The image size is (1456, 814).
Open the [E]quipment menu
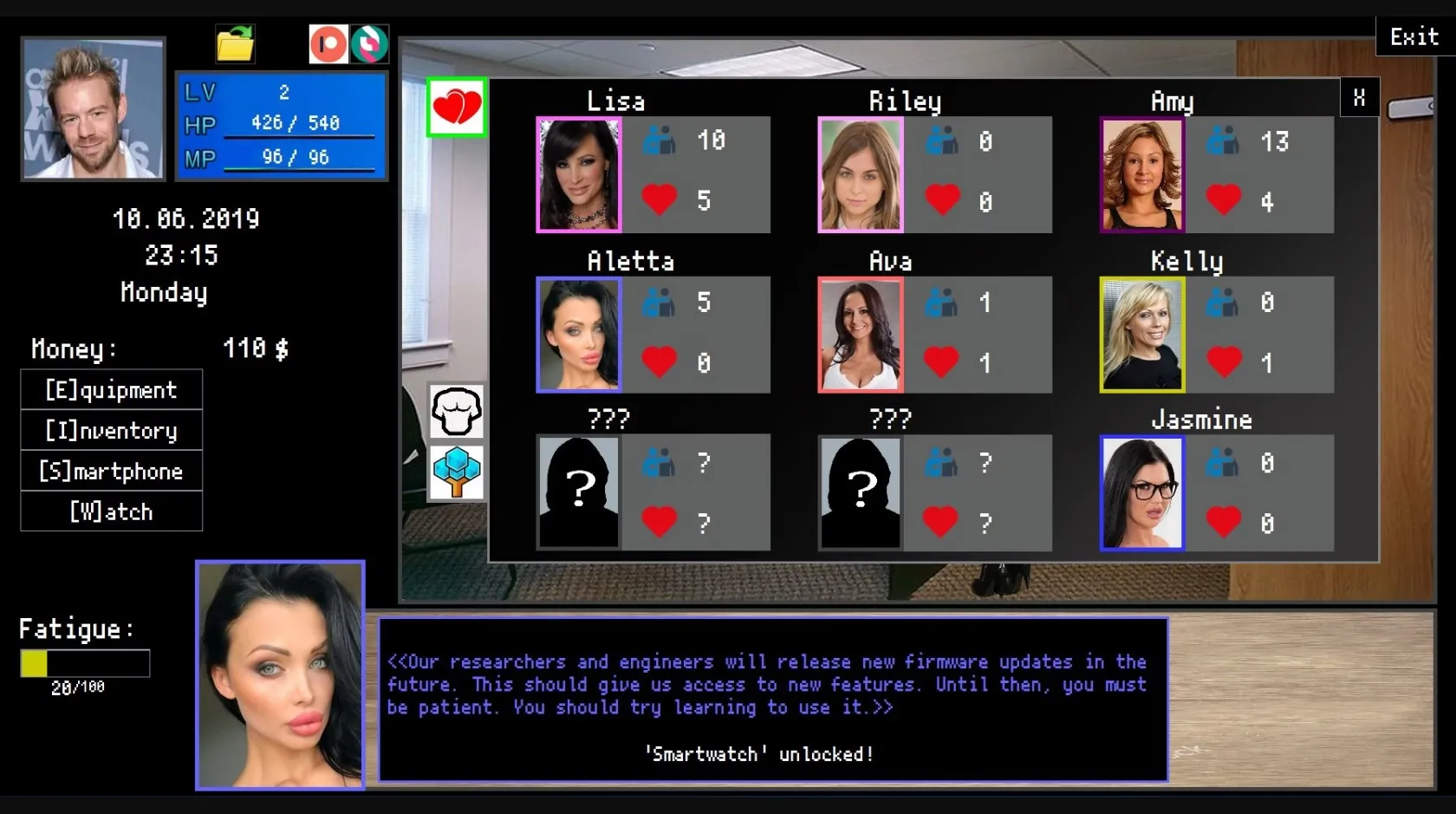[x=111, y=389]
